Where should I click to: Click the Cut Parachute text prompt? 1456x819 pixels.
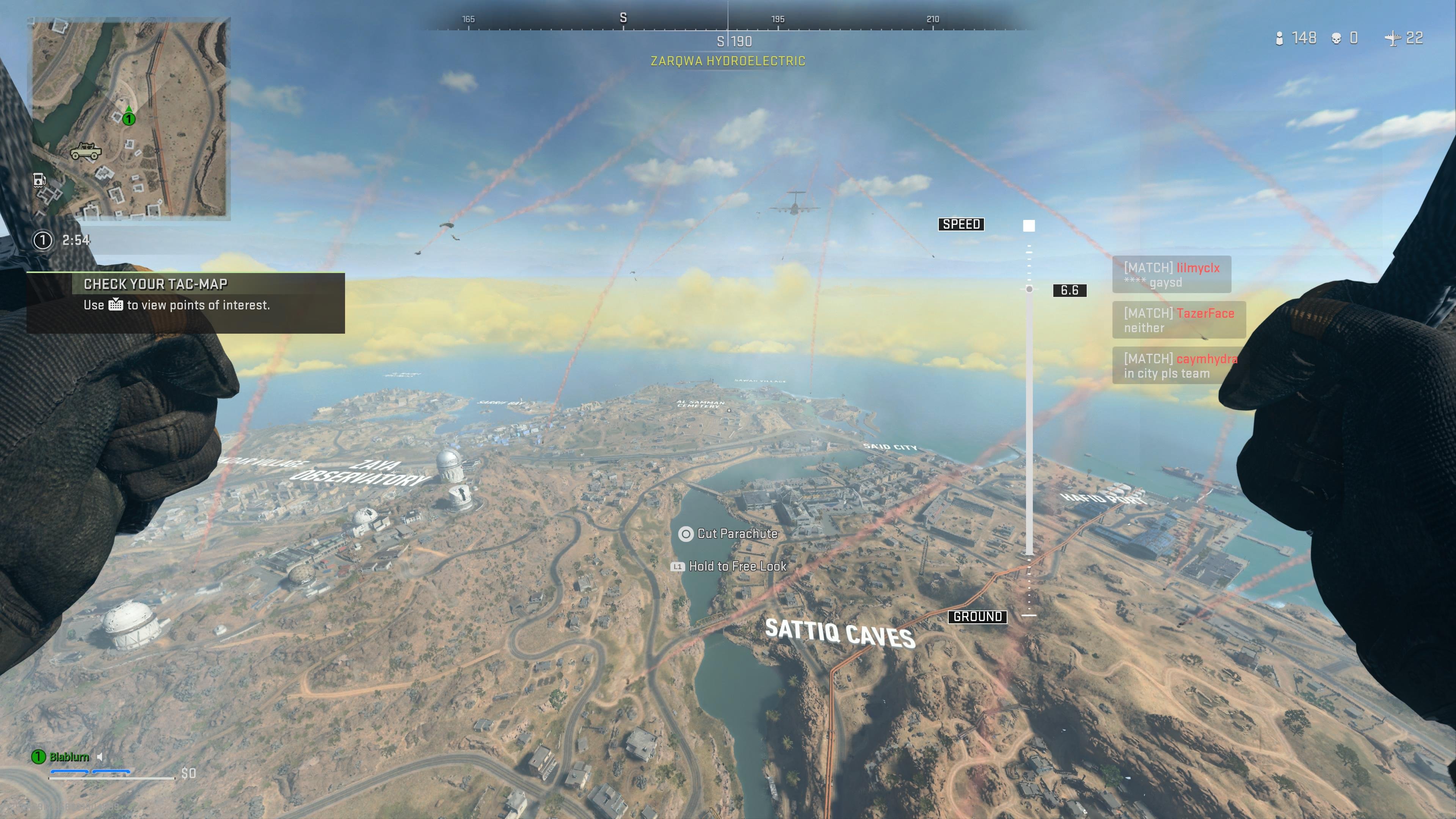point(737,533)
